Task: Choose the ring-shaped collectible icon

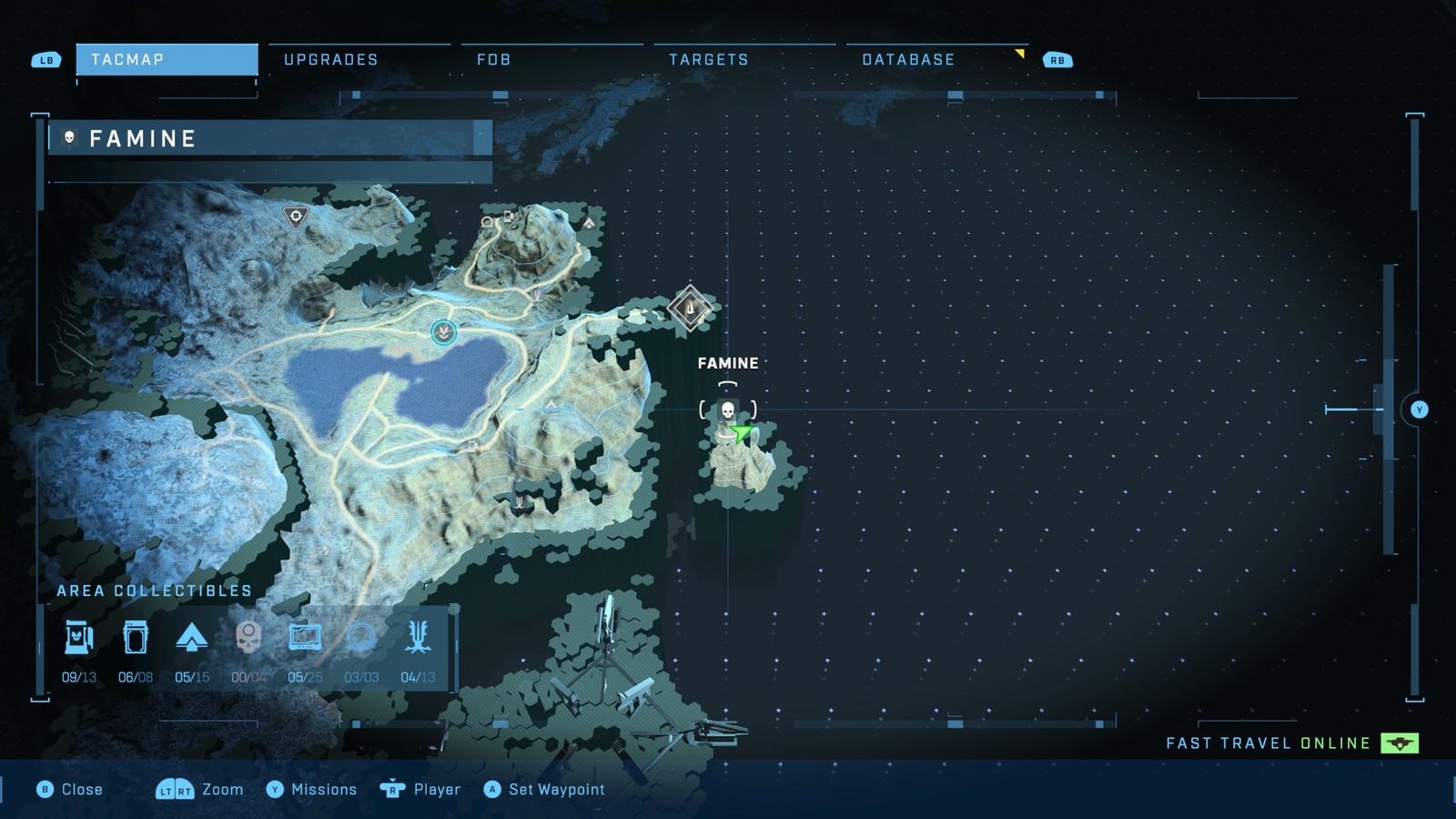Action: [x=361, y=638]
